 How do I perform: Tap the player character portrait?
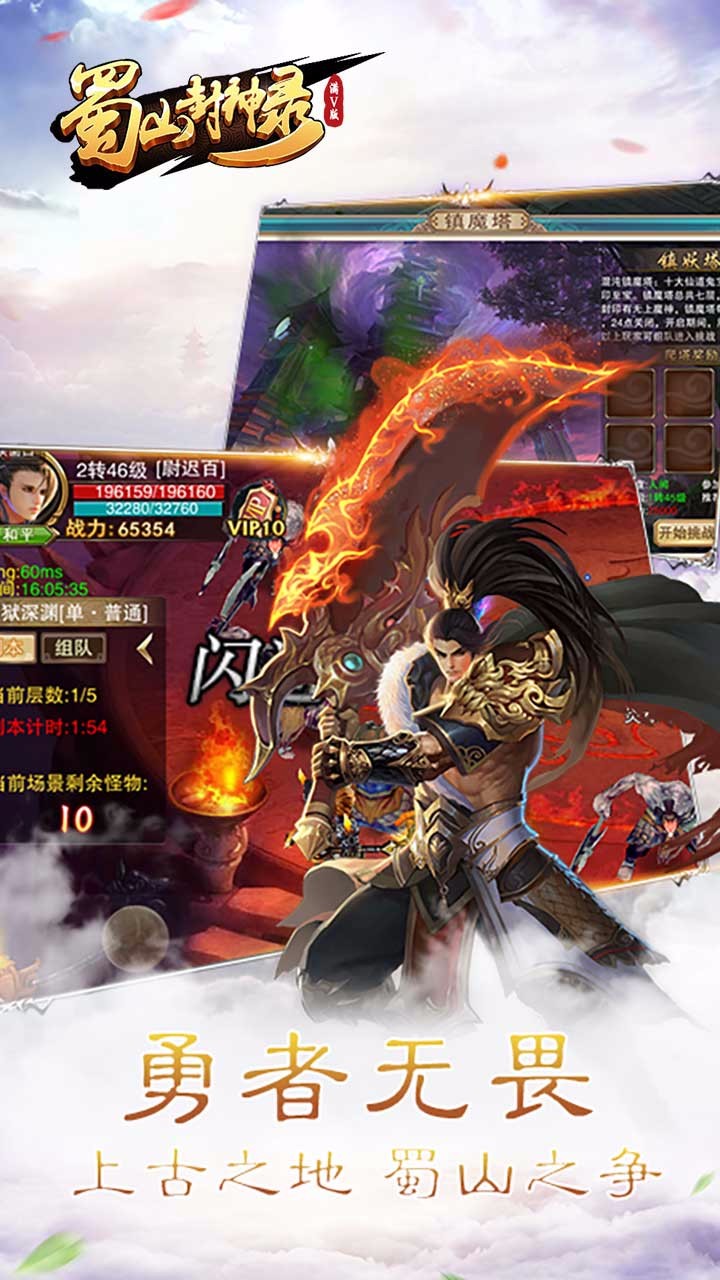point(30,490)
